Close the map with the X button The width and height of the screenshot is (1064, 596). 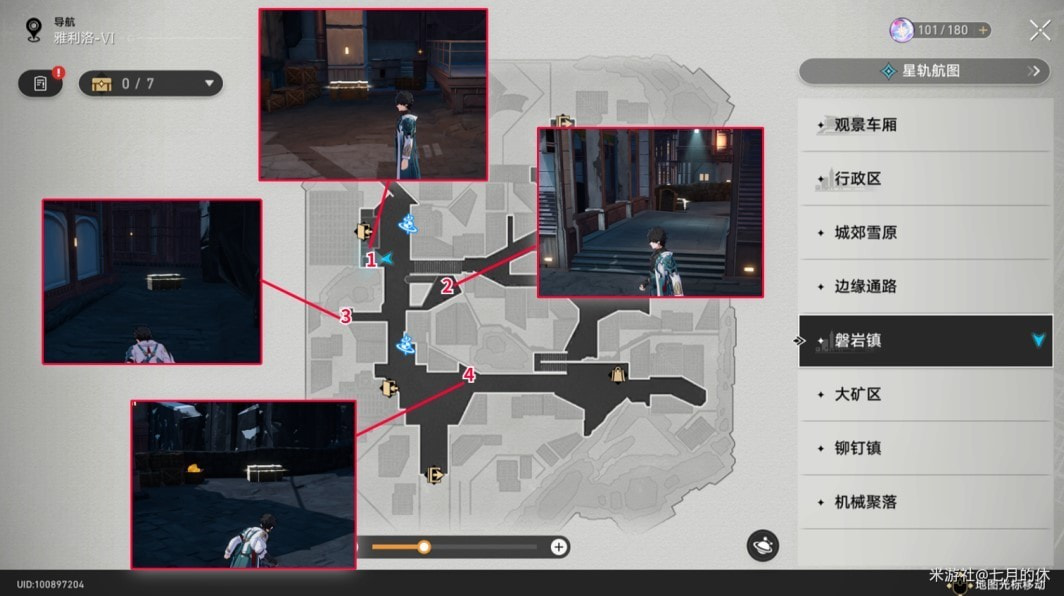[1039, 30]
